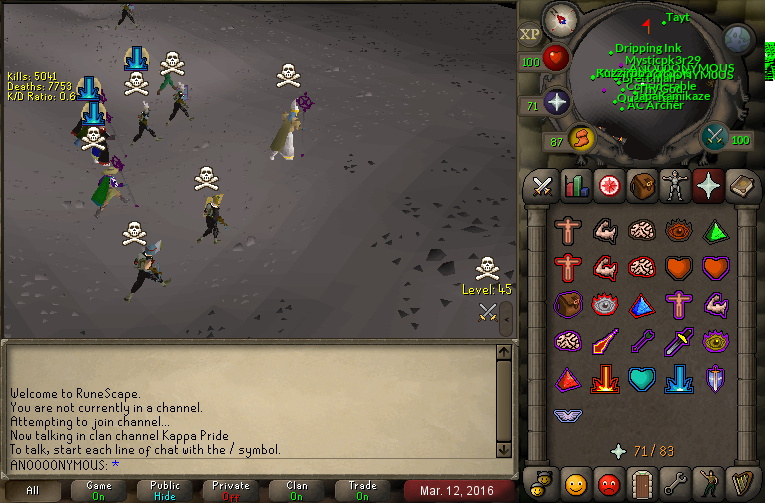The height and width of the screenshot is (504, 775).
Task: Open the wrench Options settings tab
Action: point(675,484)
